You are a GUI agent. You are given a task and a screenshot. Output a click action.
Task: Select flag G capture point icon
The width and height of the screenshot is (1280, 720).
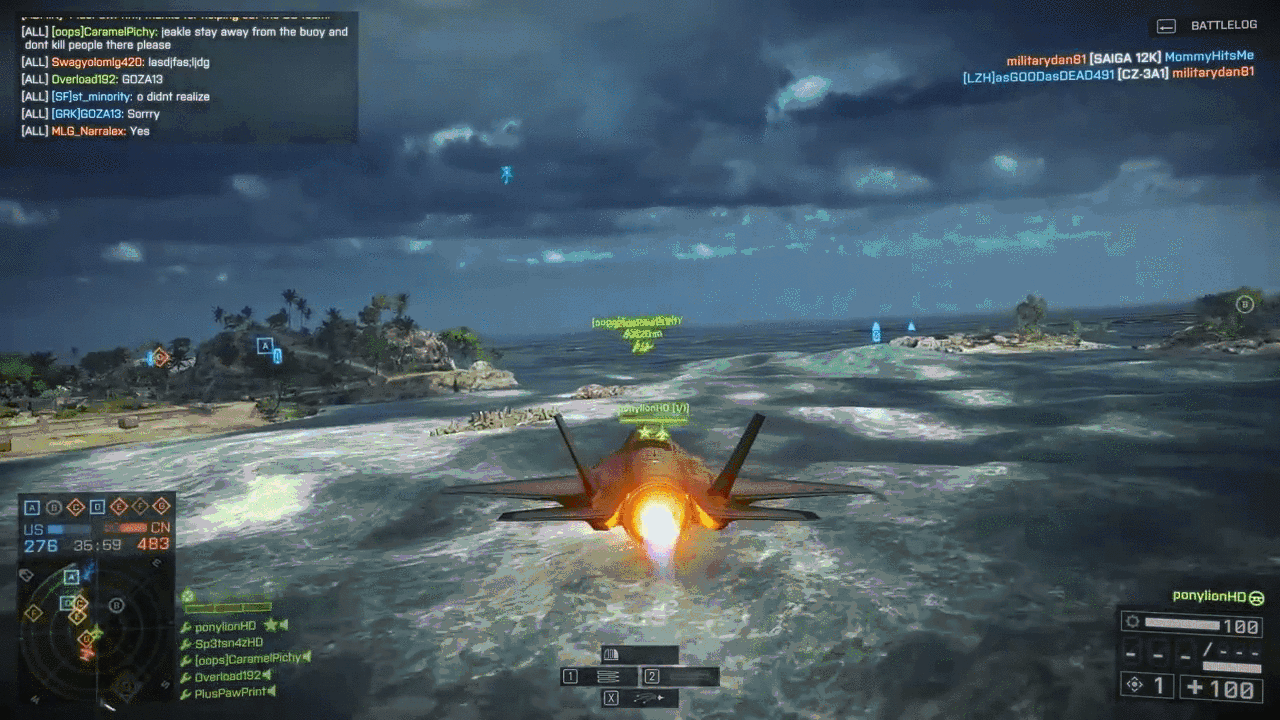[x=161, y=507]
